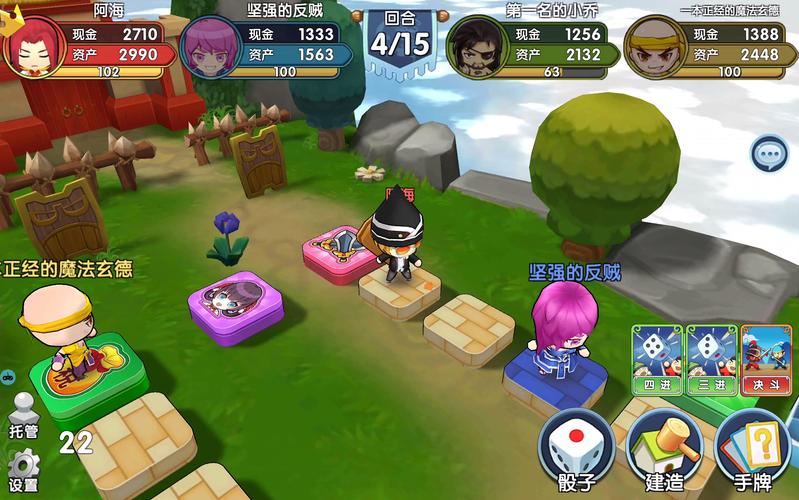
Task: Toggle 托管 auto-play mode
Action: coord(23,415)
